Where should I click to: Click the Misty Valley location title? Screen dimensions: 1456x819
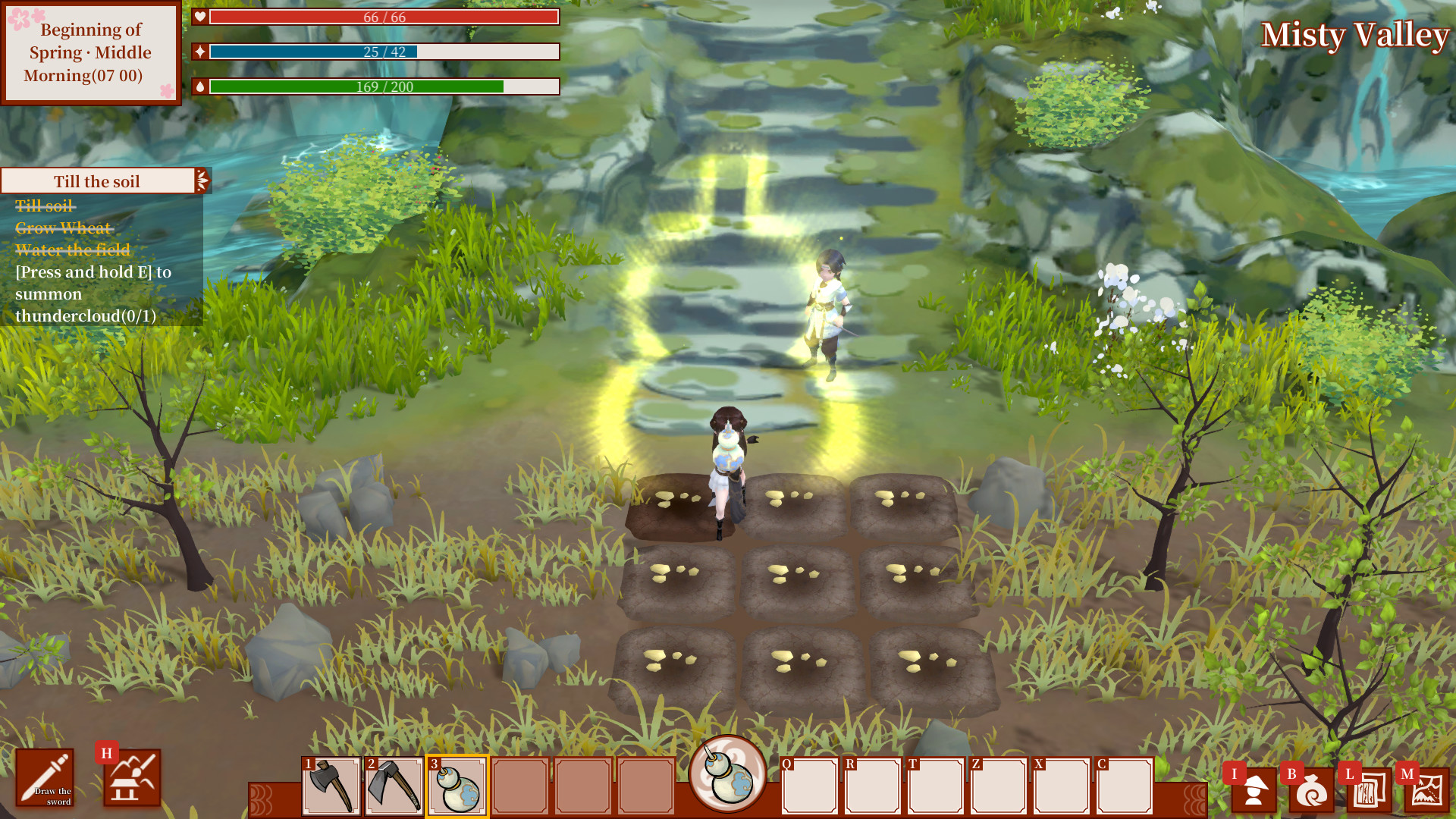[1356, 35]
